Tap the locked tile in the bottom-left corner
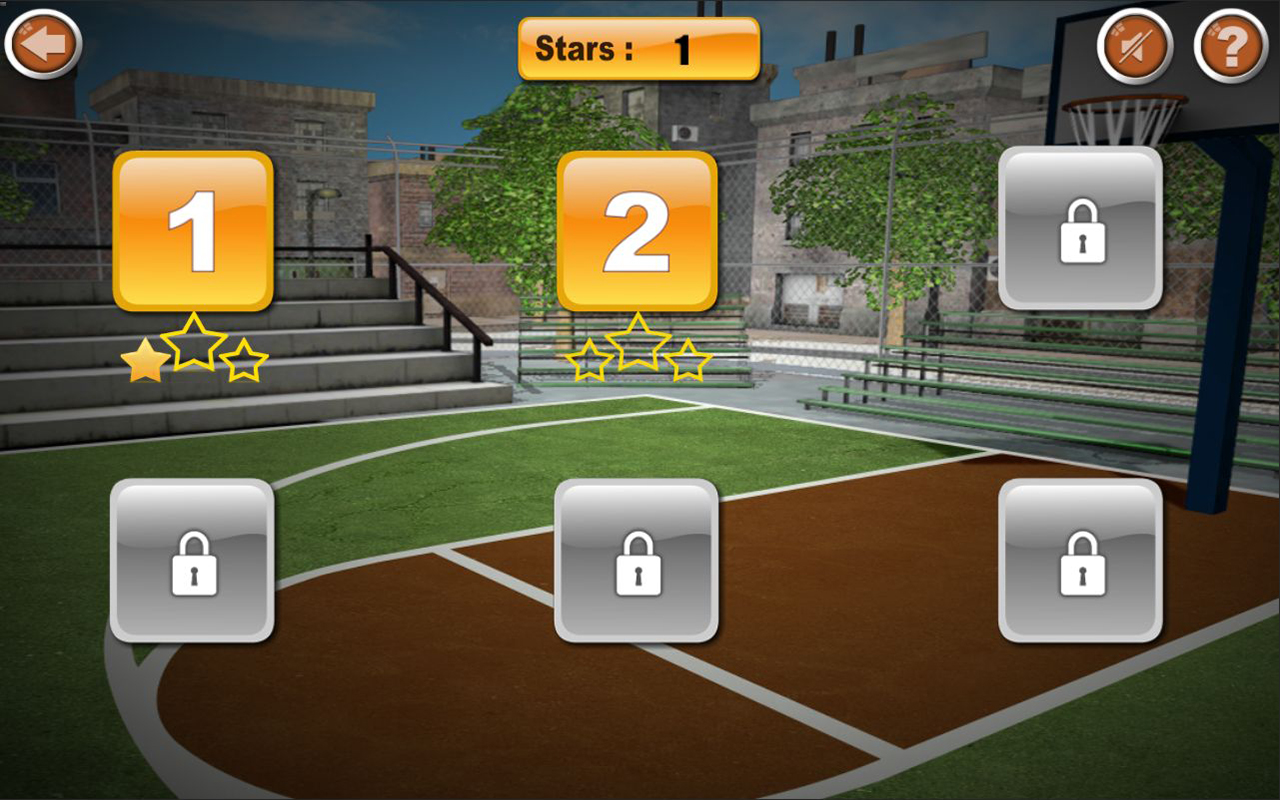 [193, 562]
